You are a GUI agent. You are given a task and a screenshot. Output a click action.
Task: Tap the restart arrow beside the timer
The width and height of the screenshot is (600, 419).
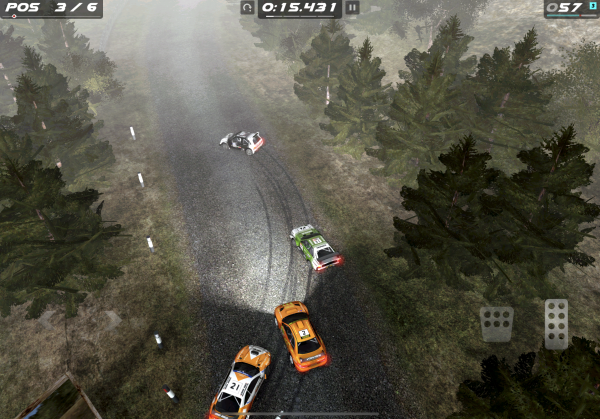point(247,8)
